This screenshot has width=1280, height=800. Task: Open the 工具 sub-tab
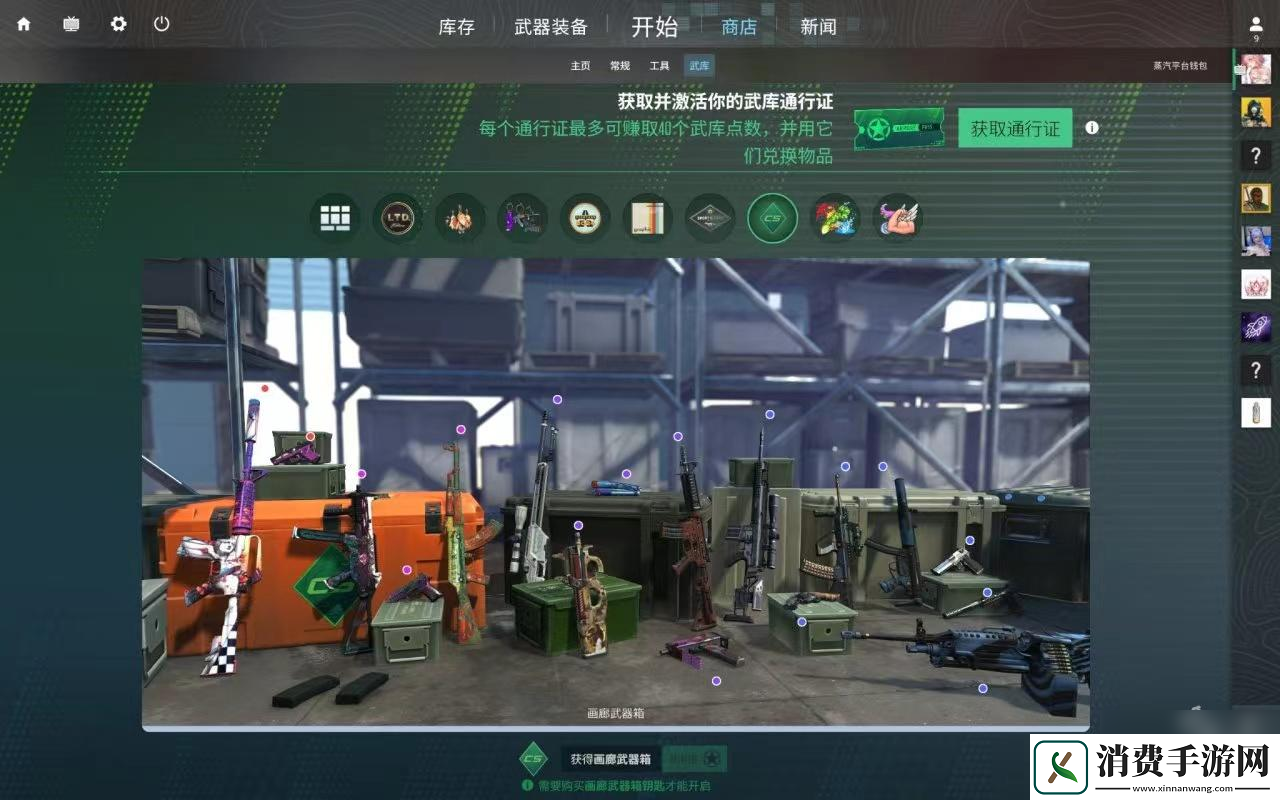click(x=659, y=65)
